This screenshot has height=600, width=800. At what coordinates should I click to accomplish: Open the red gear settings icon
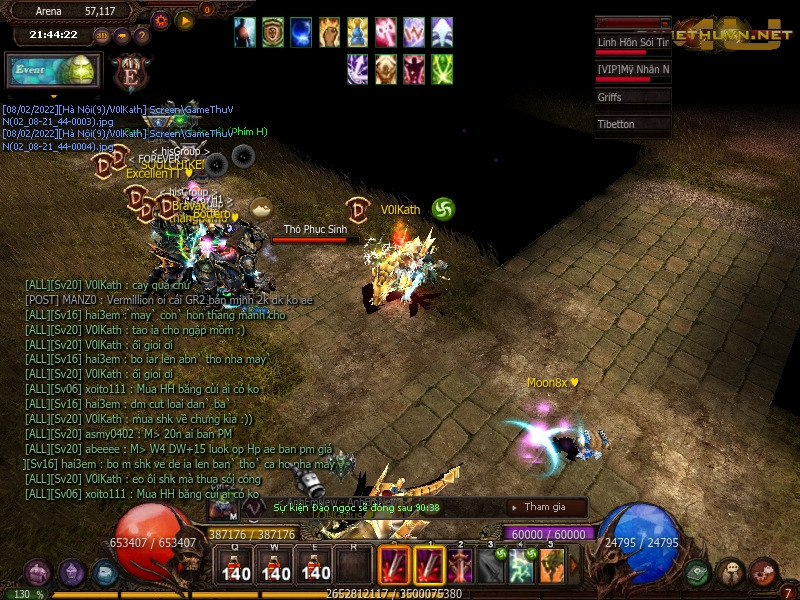pyautogui.click(x=764, y=573)
